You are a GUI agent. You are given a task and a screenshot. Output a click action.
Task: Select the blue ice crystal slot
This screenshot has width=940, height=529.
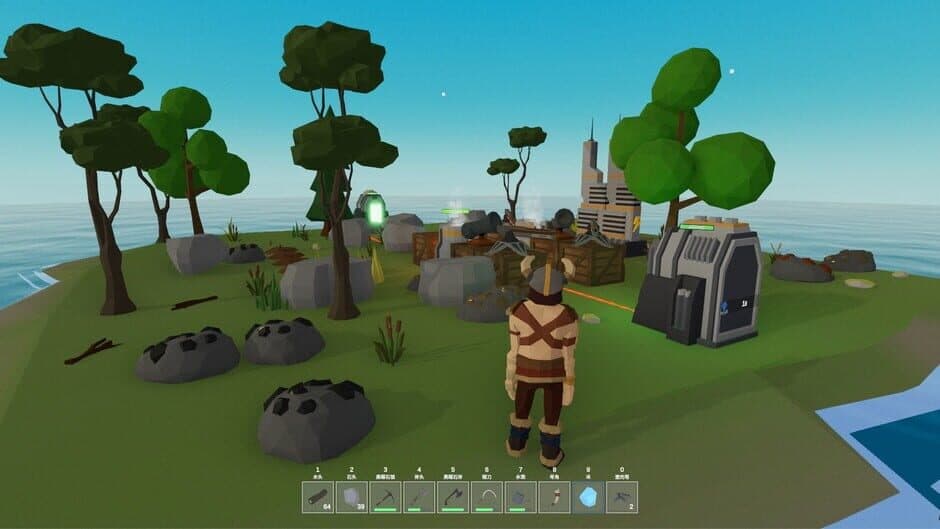588,497
